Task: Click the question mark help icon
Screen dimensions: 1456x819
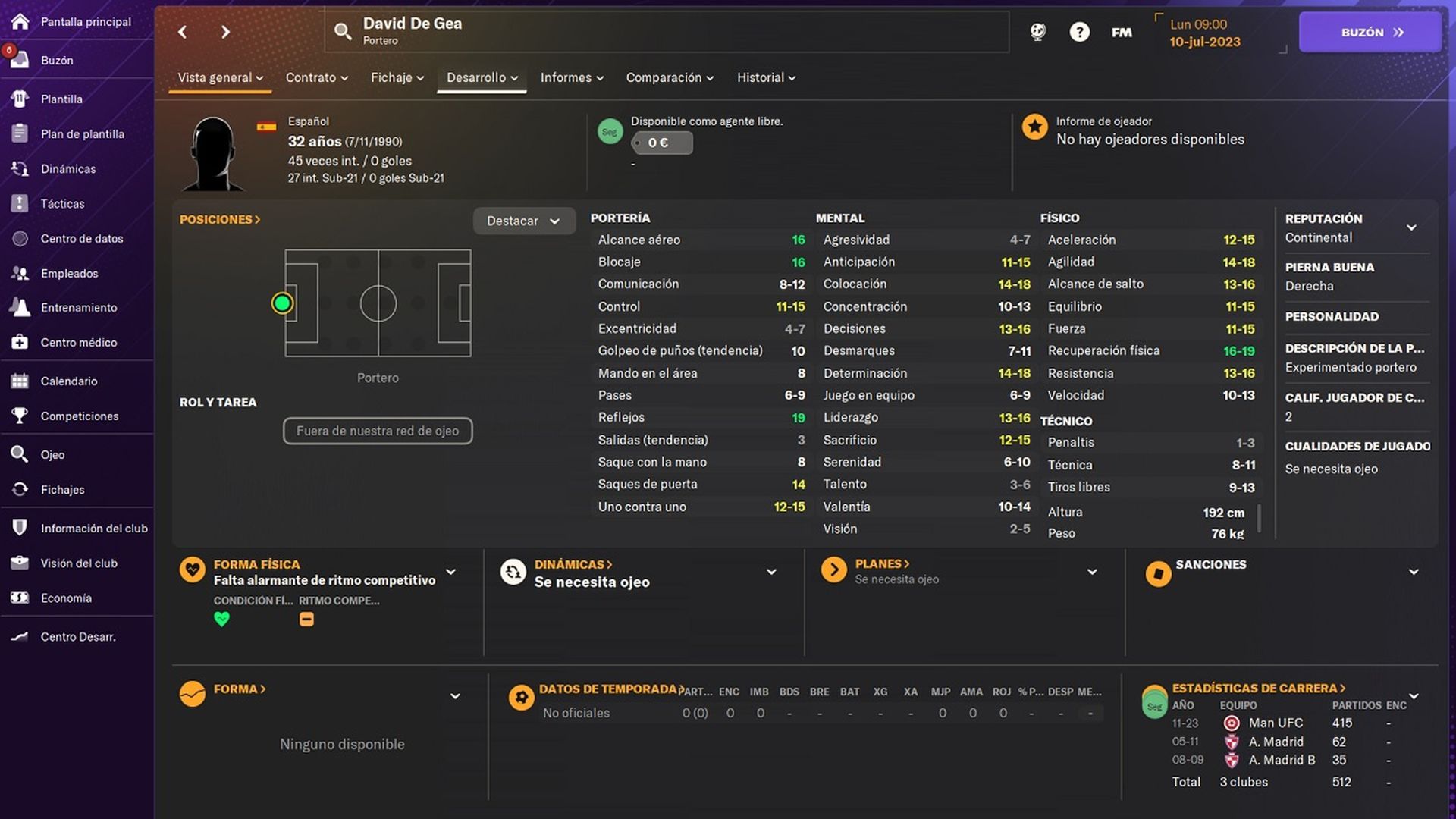Action: click(x=1079, y=32)
